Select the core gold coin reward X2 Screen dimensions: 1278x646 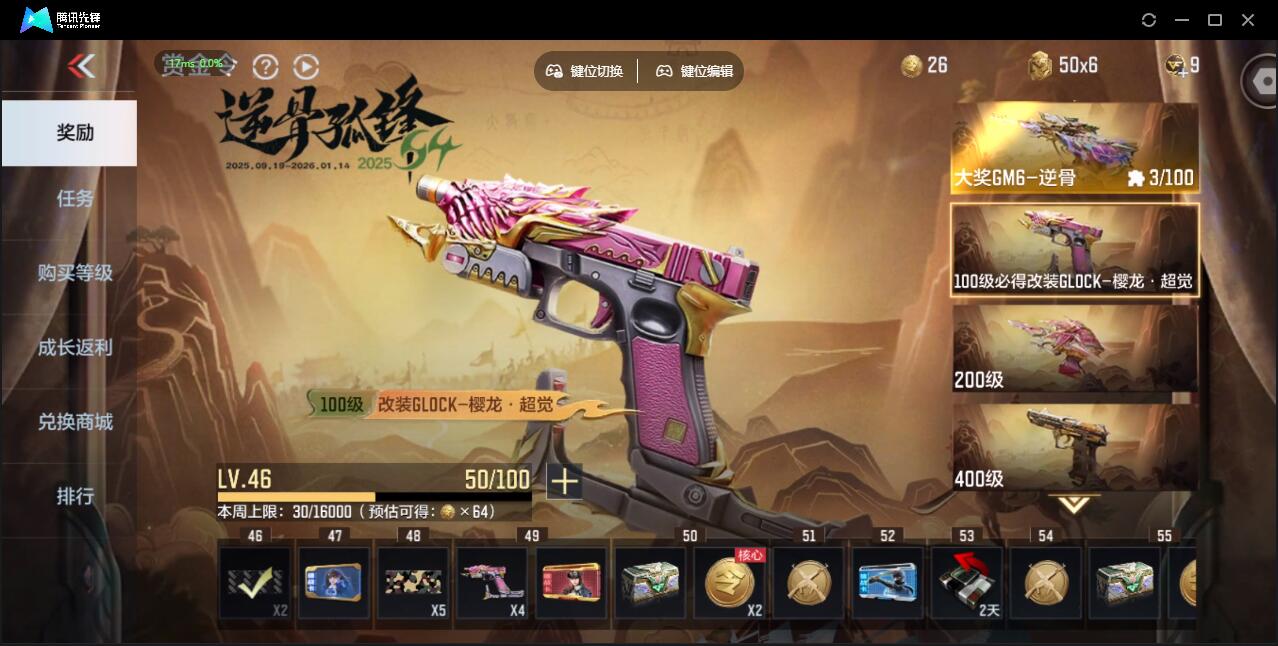(729, 583)
